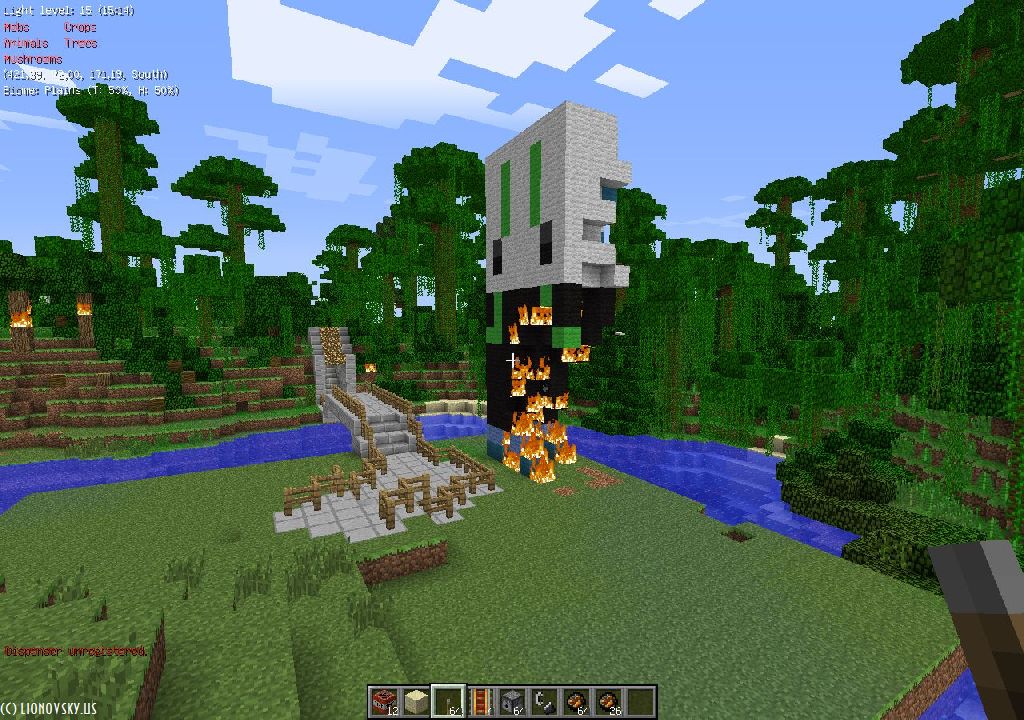
Task: Choose the rails hotbar slot
Action: pos(480,701)
